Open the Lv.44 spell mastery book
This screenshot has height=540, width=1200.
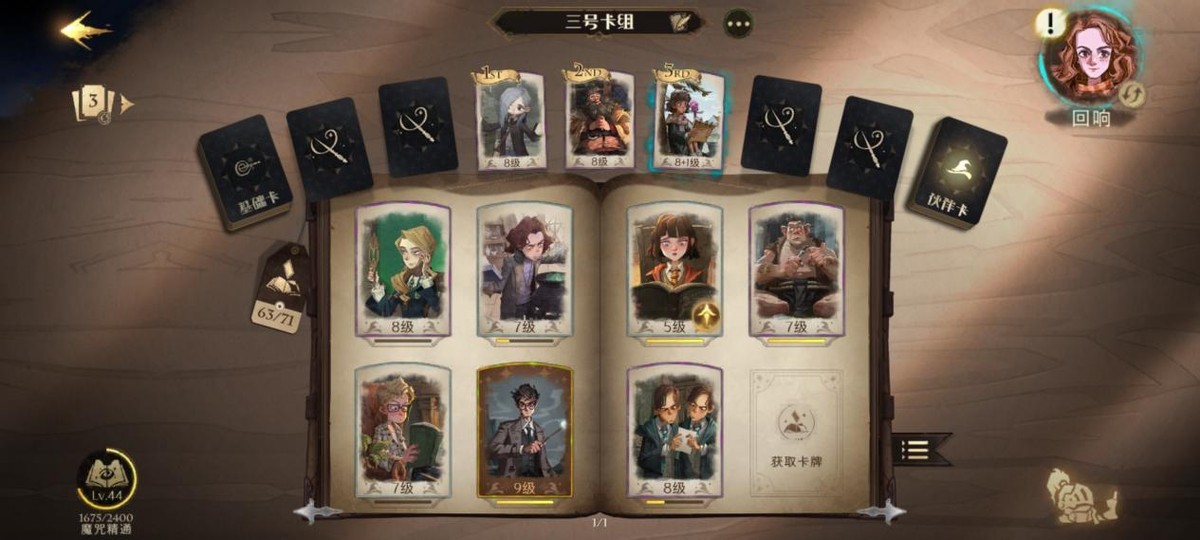click(107, 480)
